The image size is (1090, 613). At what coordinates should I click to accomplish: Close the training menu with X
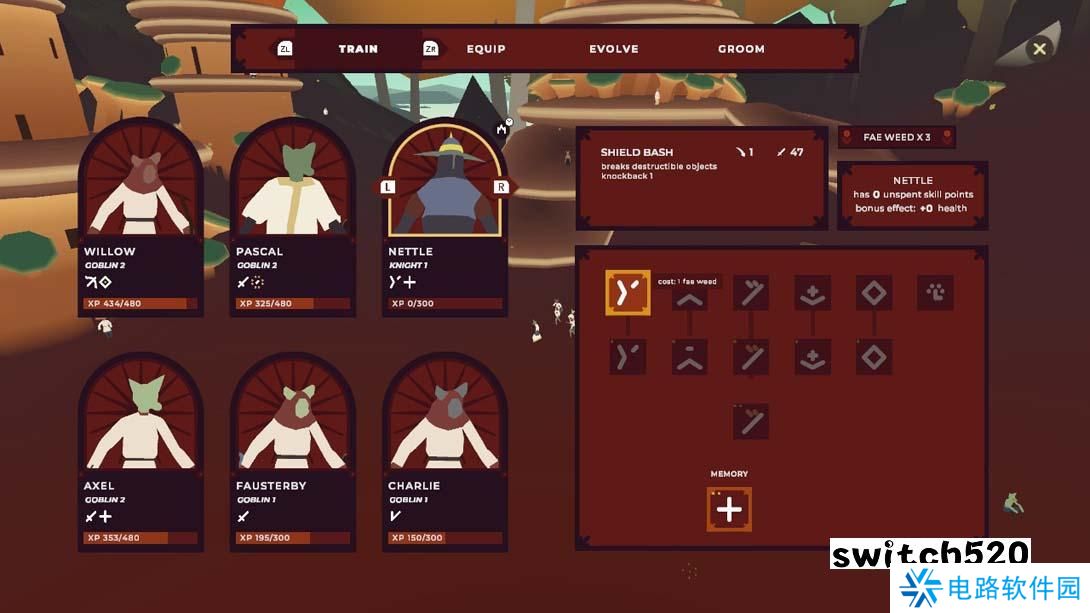pyautogui.click(x=1039, y=48)
